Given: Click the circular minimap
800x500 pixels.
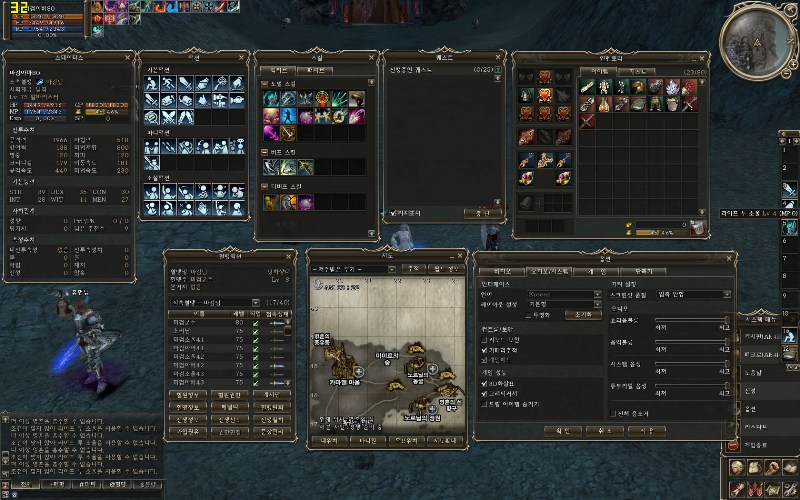Looking at the screenshot, I should click(756, 40).
